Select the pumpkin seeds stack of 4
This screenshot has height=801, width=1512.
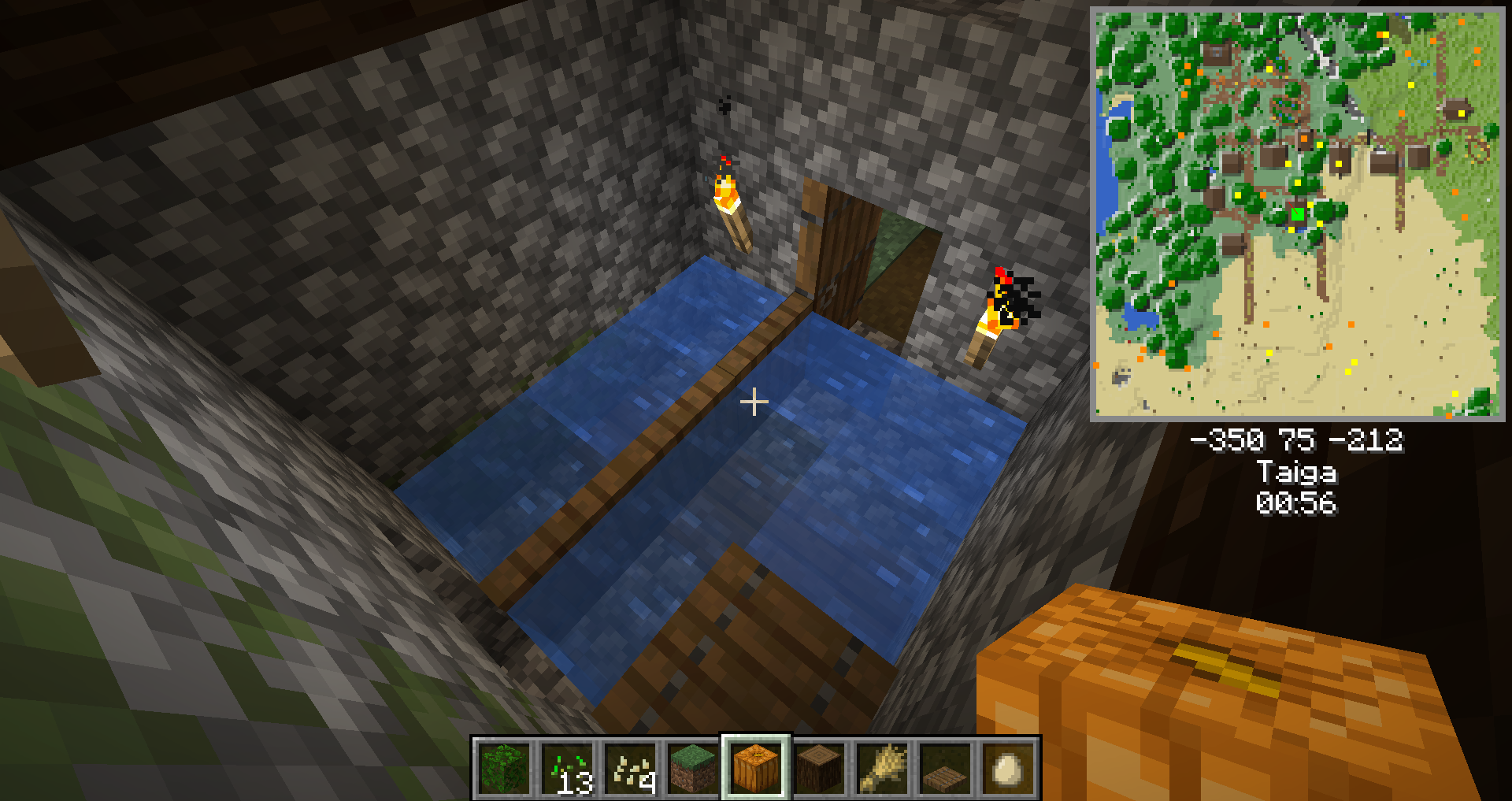click(630, 768)
